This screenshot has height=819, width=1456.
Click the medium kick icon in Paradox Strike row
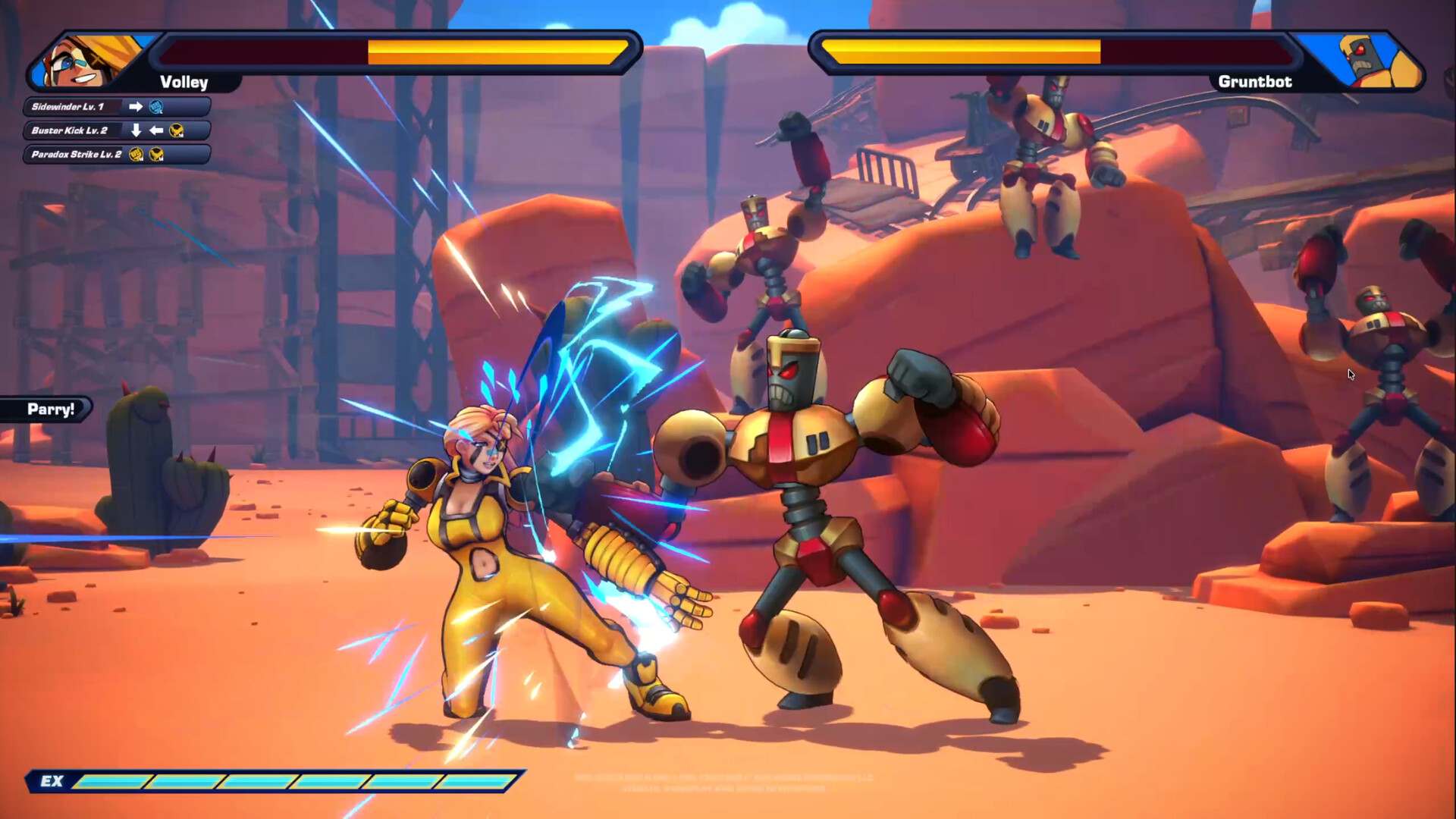[x=156, y=154]
